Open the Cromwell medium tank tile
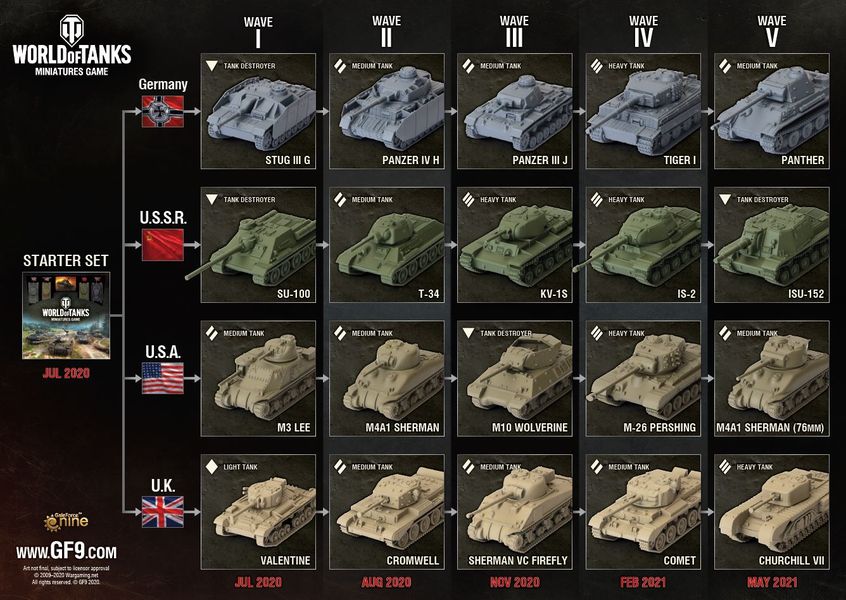This screenshot has height=600, width=846. (387, 512)
